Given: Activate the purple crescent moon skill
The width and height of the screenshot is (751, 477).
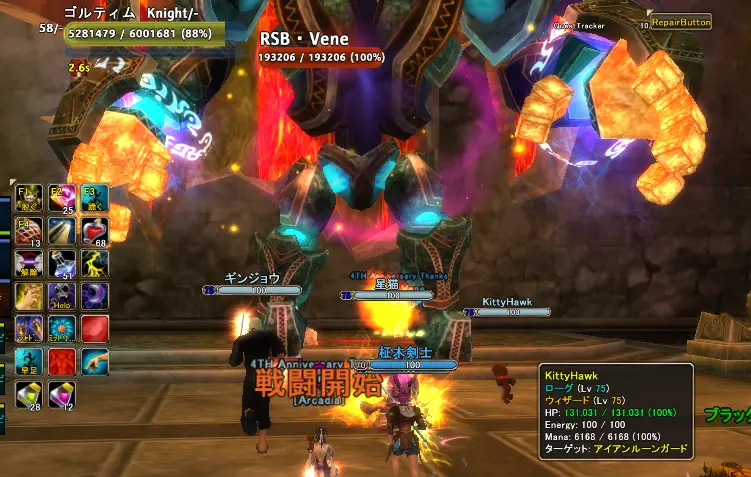Looking at the screenshot, I should coord(95,296).
